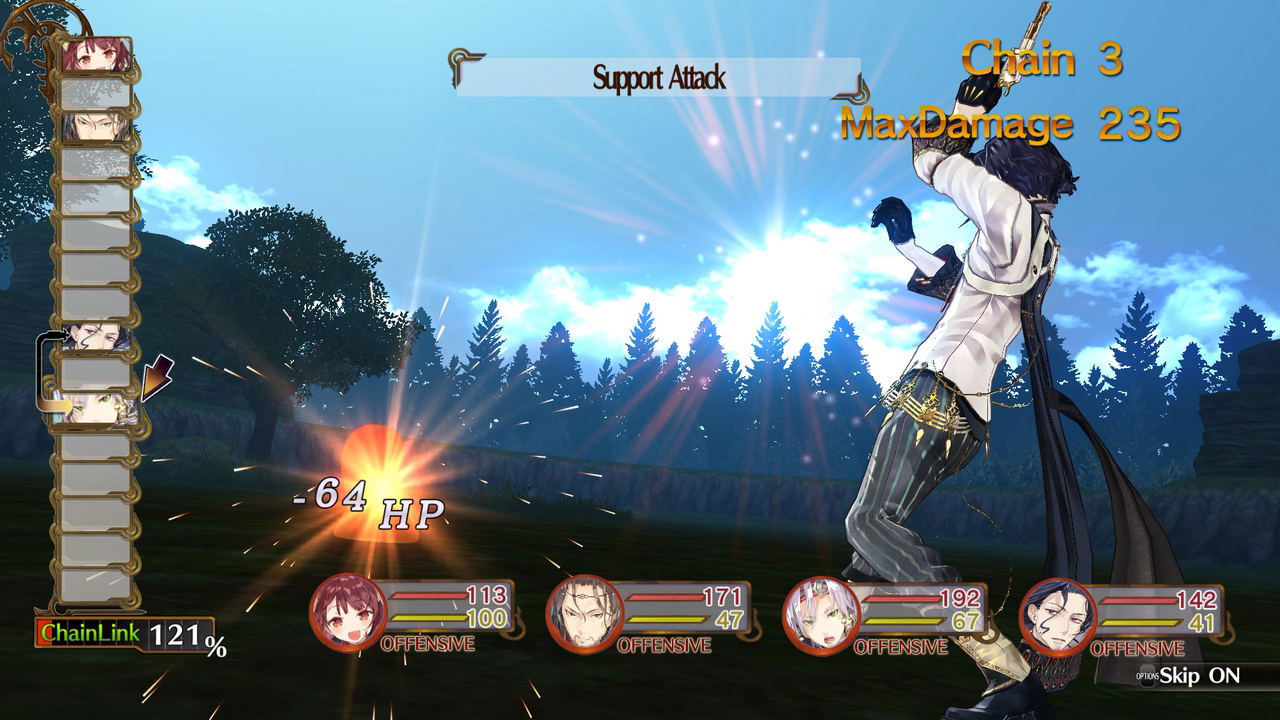The height and width of the screenshot is (720, 1280).
Task: Choose the long-haired brown-haired man's party portrait
Action: click(583, 612)
